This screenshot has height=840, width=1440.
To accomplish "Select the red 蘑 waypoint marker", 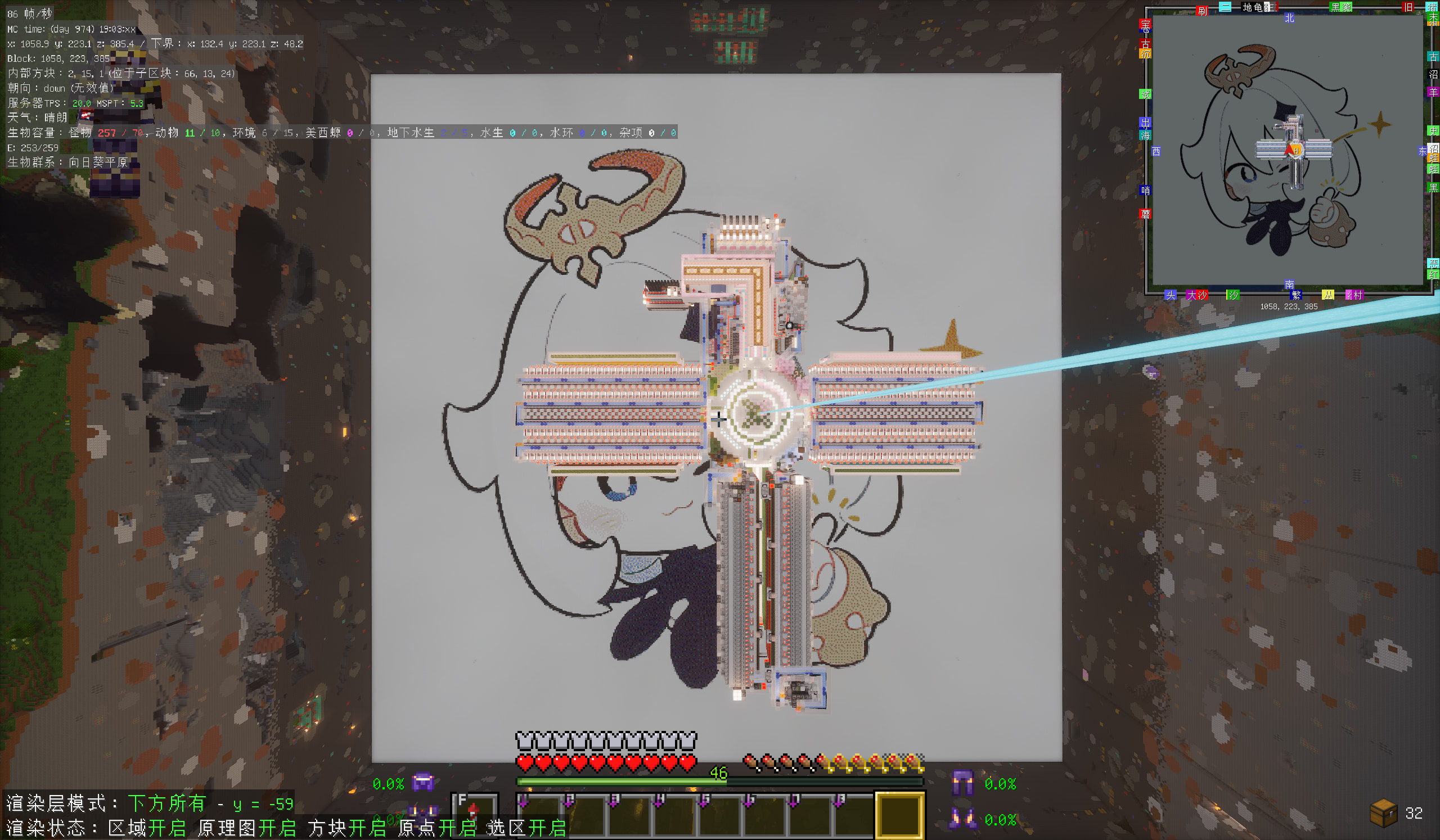I will [x=1145, y=214].
